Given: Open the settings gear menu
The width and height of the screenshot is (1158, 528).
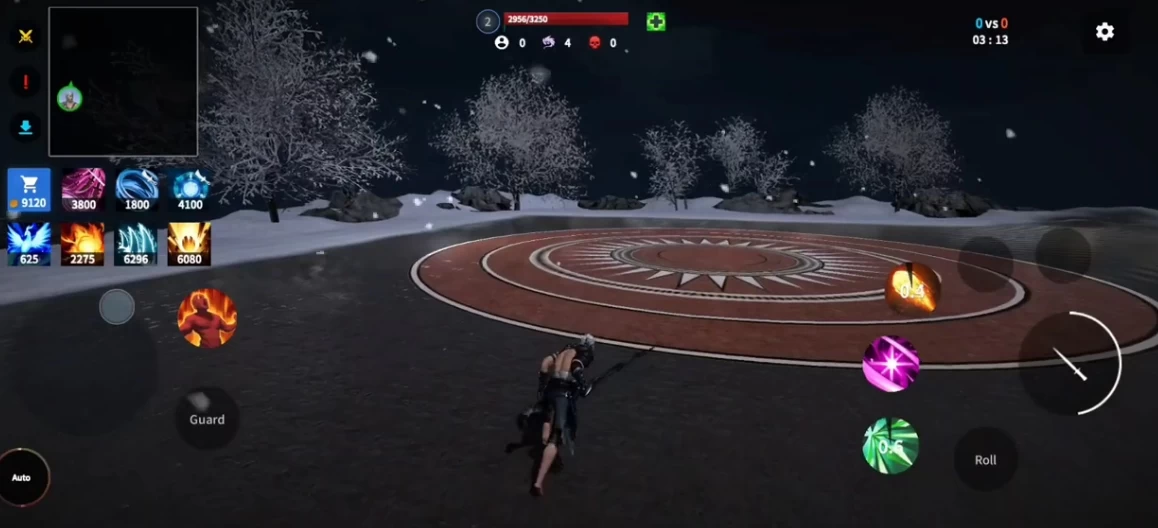Looking at the screenshot, I should pos(1104,32).
